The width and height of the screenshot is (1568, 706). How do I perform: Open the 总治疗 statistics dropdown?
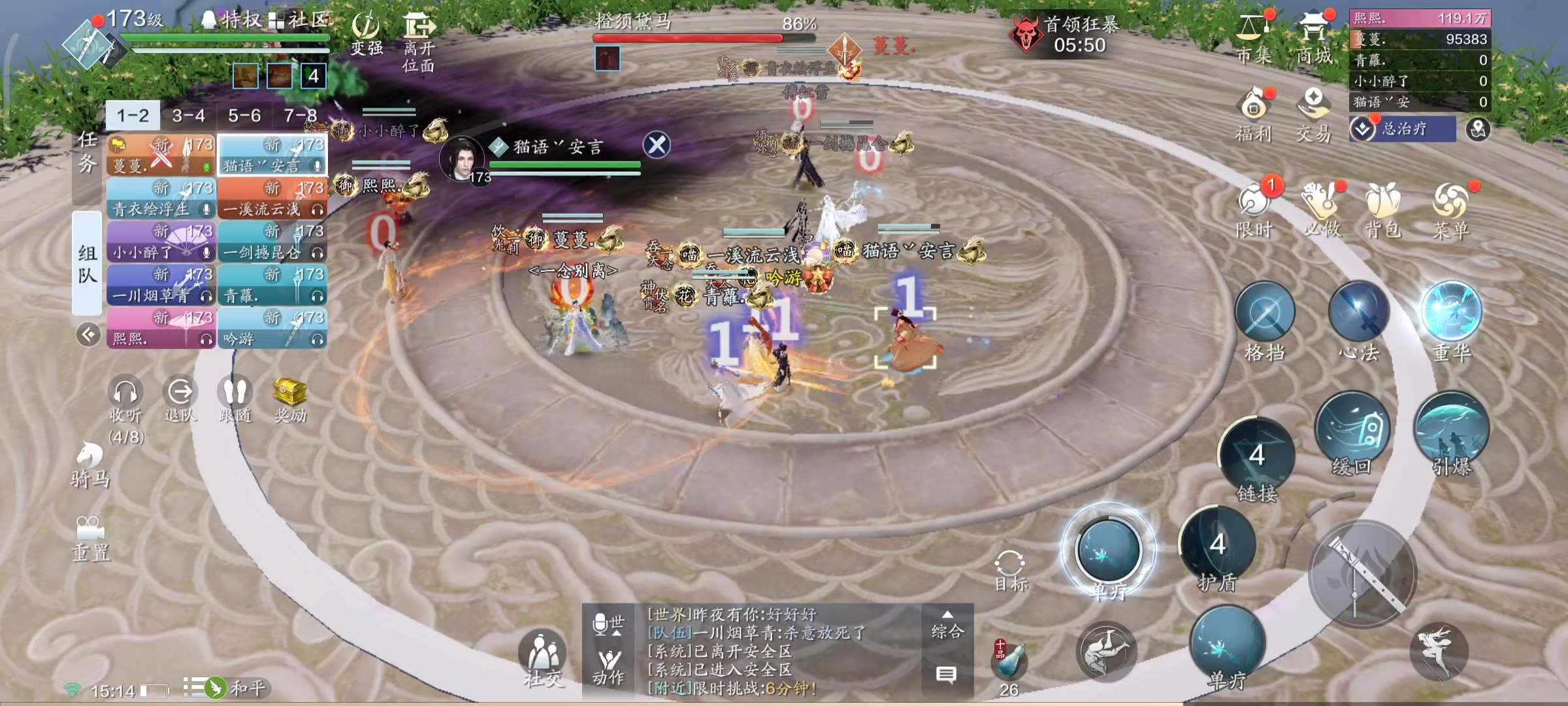click(x=1402, y=129)
